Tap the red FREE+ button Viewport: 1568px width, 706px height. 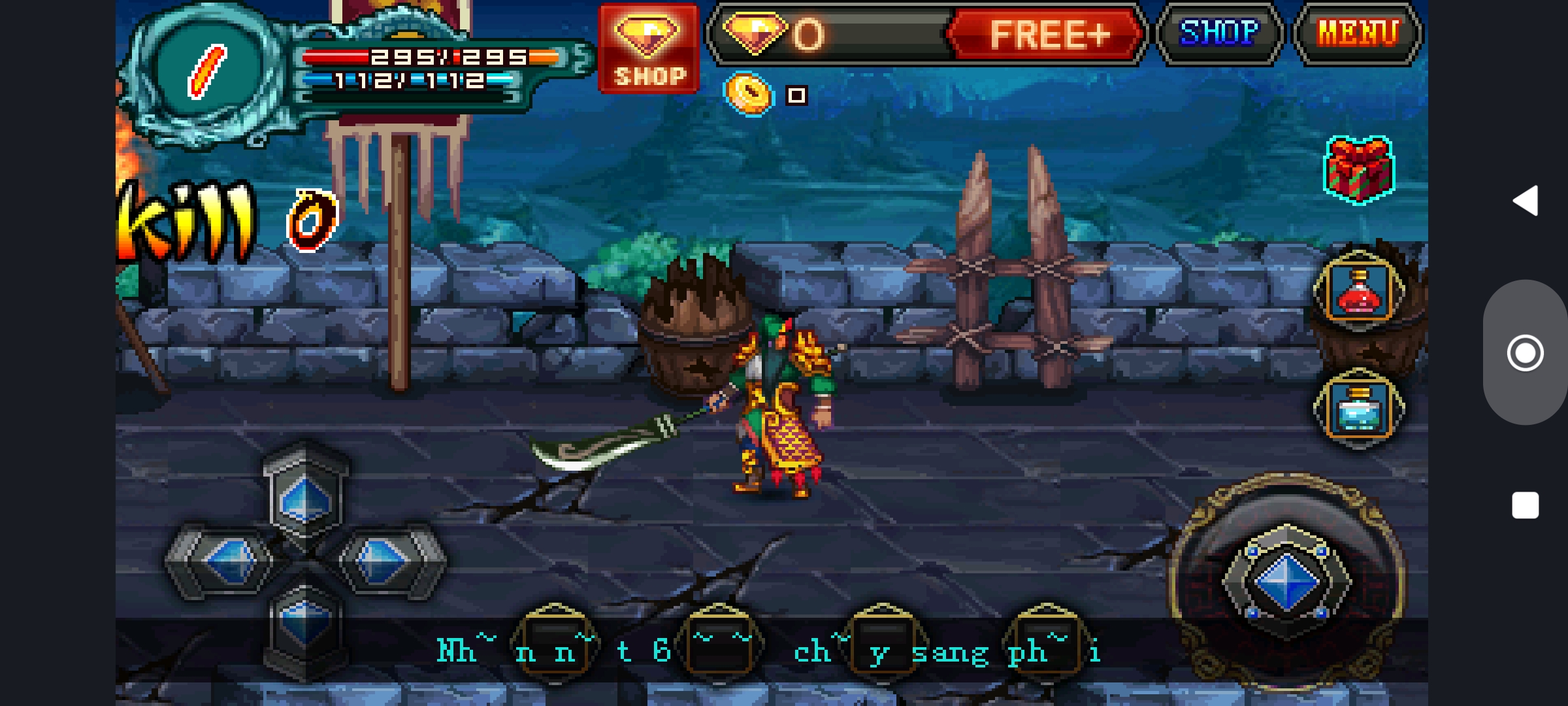1047,34
